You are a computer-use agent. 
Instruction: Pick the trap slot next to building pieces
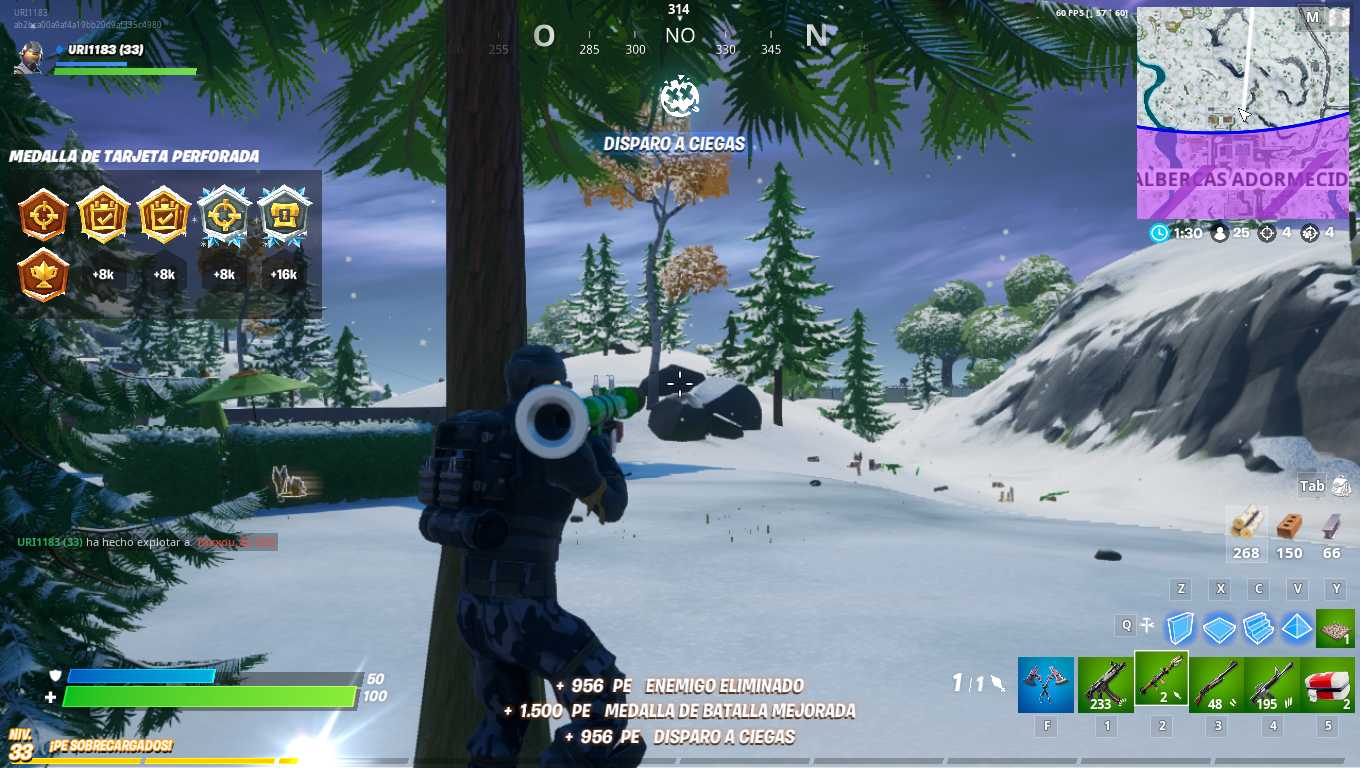pos(1334,627)
